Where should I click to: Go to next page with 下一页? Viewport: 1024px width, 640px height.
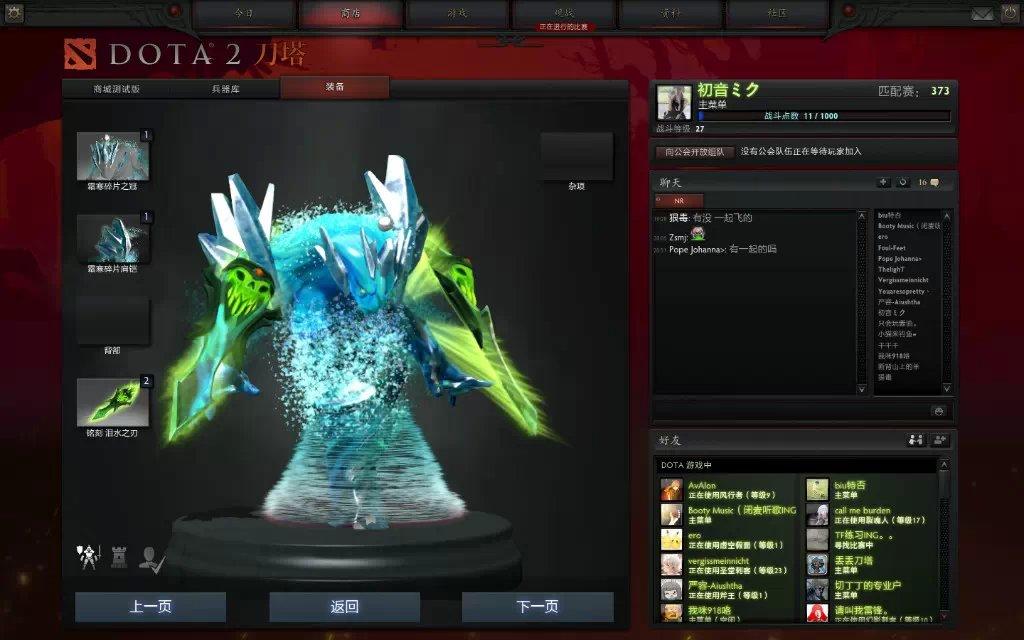[x=537, y=607]
